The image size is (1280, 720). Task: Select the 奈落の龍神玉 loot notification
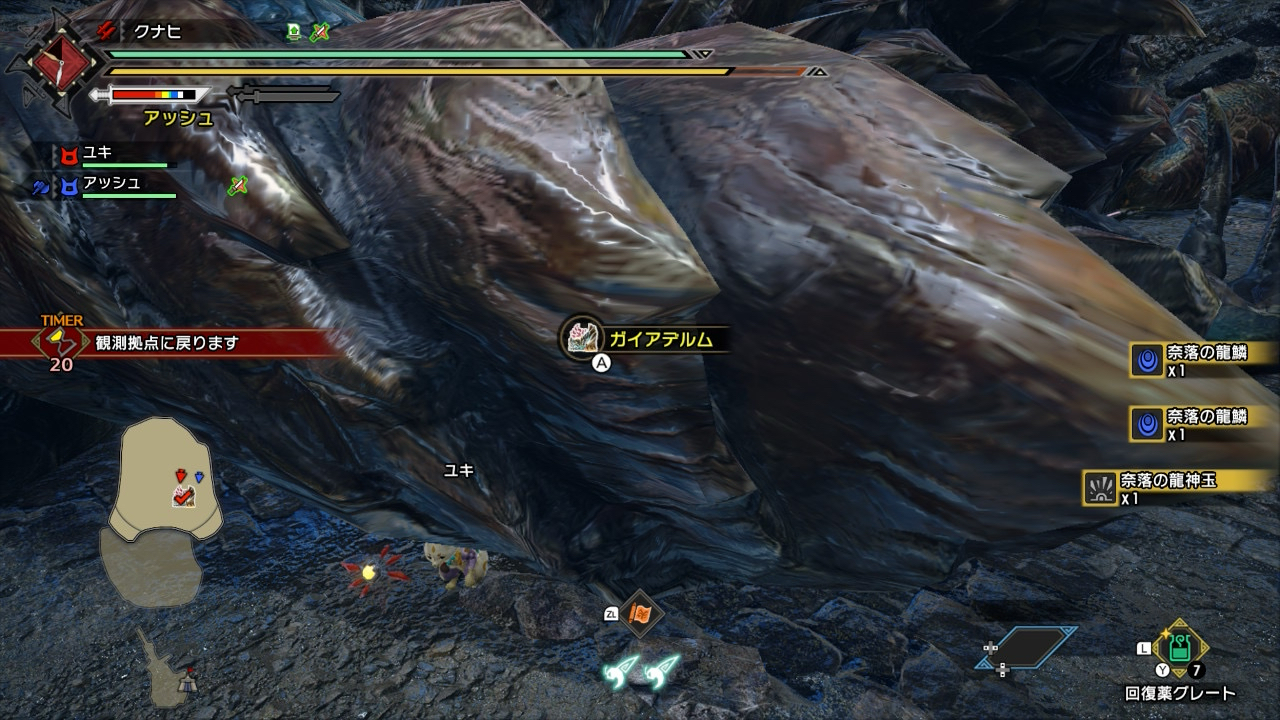[x=1165, y=486]
